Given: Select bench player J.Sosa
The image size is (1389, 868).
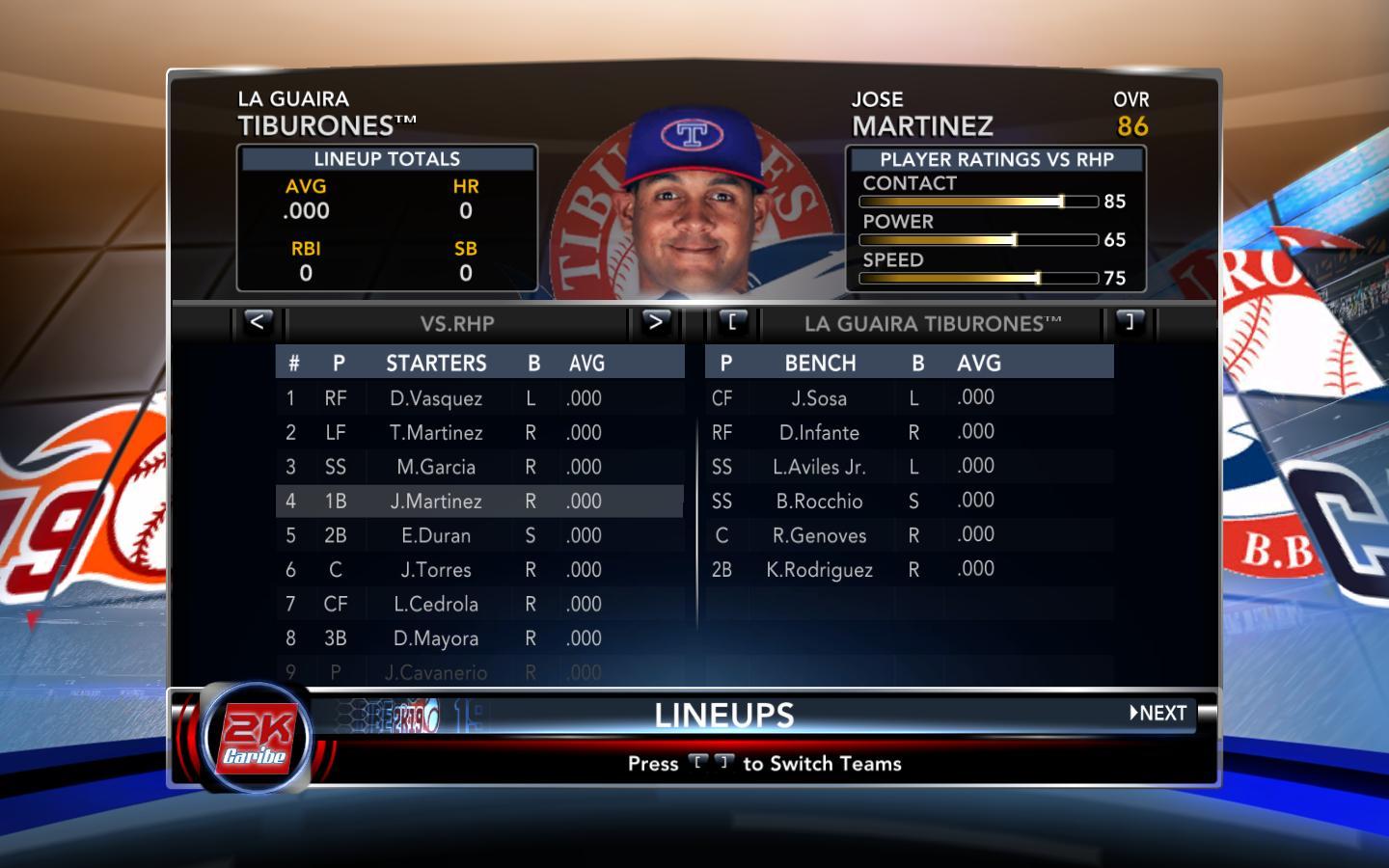Looking at the screenshot, I should [x=819, y=398].
